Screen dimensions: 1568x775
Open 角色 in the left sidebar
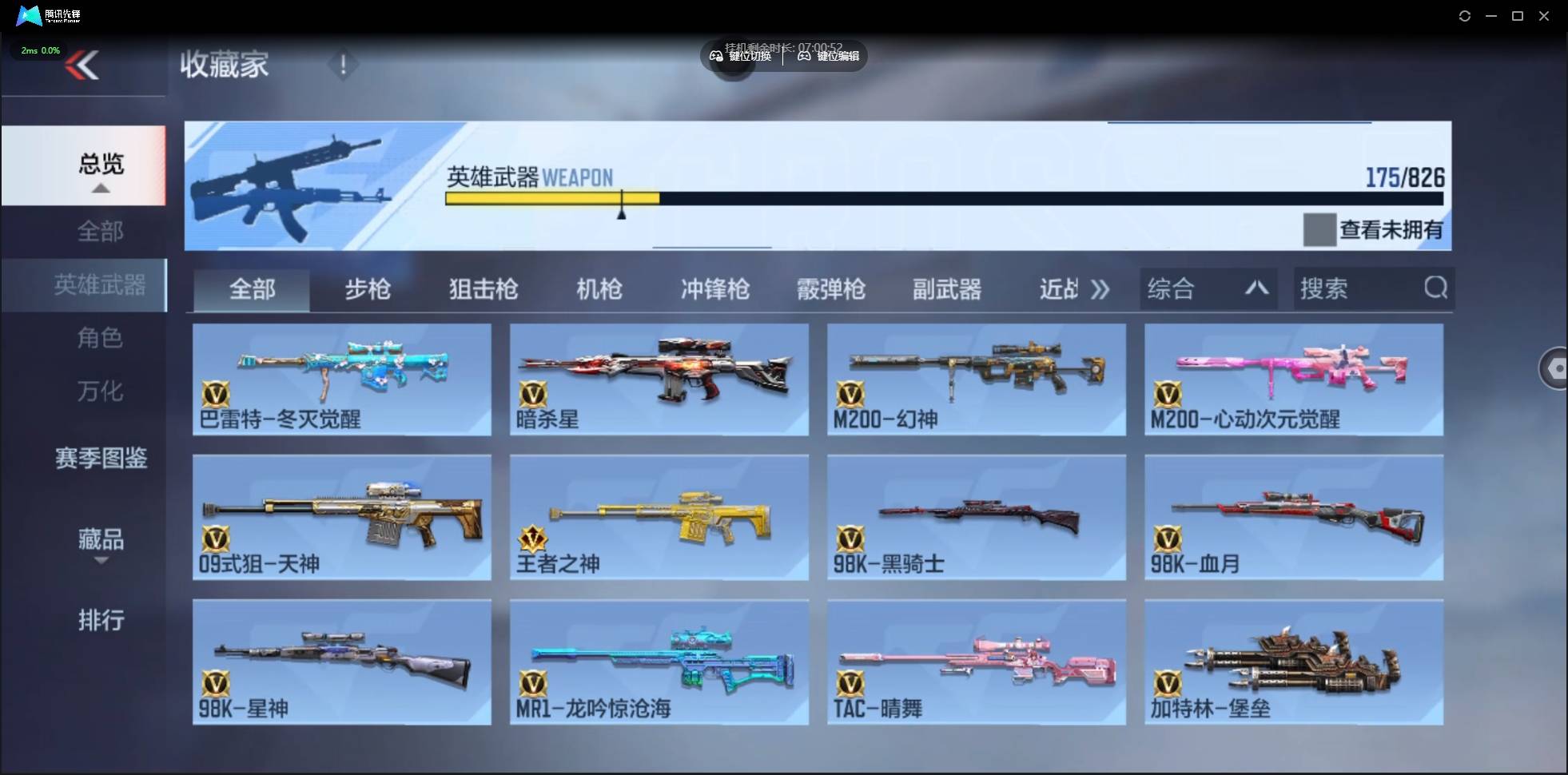pyautogui.click(x=101, y=338)
